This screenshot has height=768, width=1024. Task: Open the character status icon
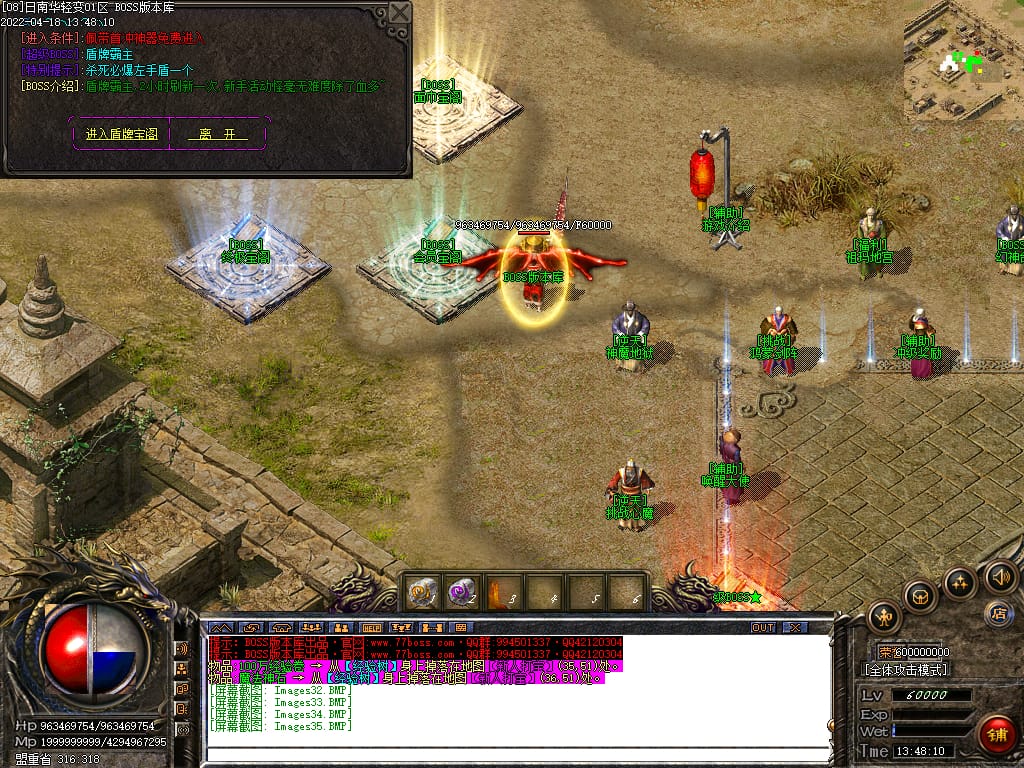[x=884, y=617]
